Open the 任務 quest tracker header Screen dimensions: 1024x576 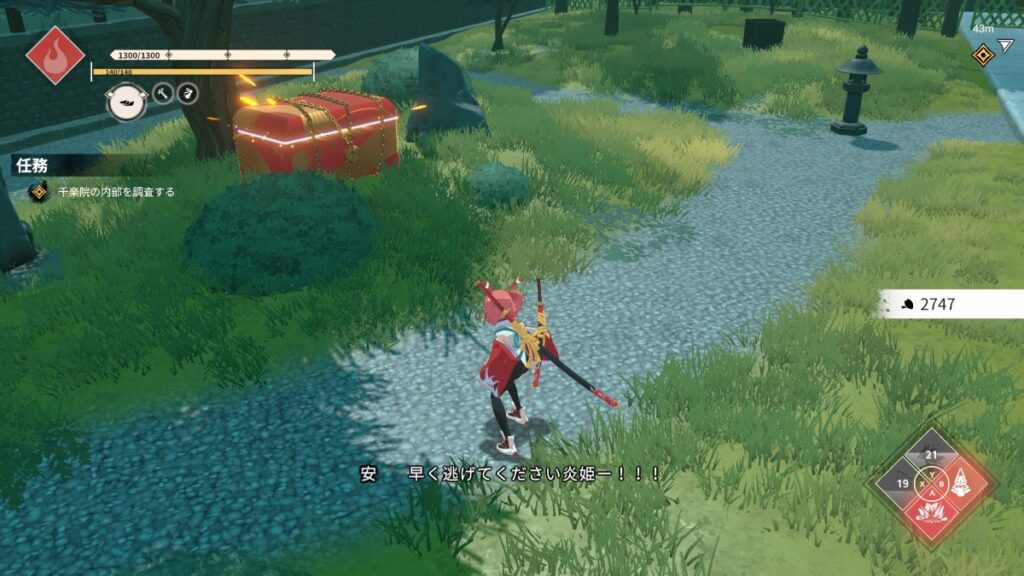(33, 166)
